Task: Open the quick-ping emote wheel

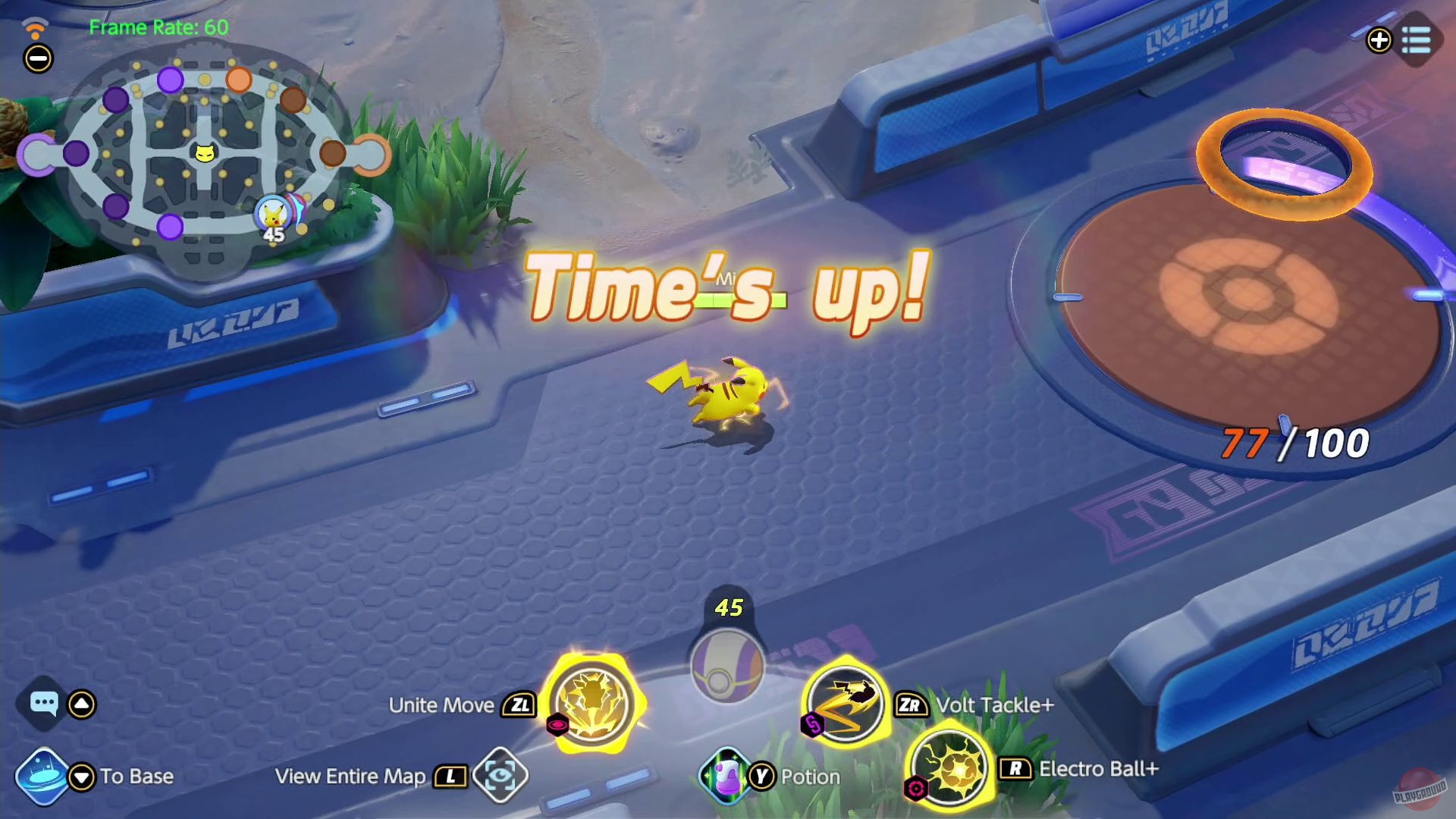Action: (80, 704)
